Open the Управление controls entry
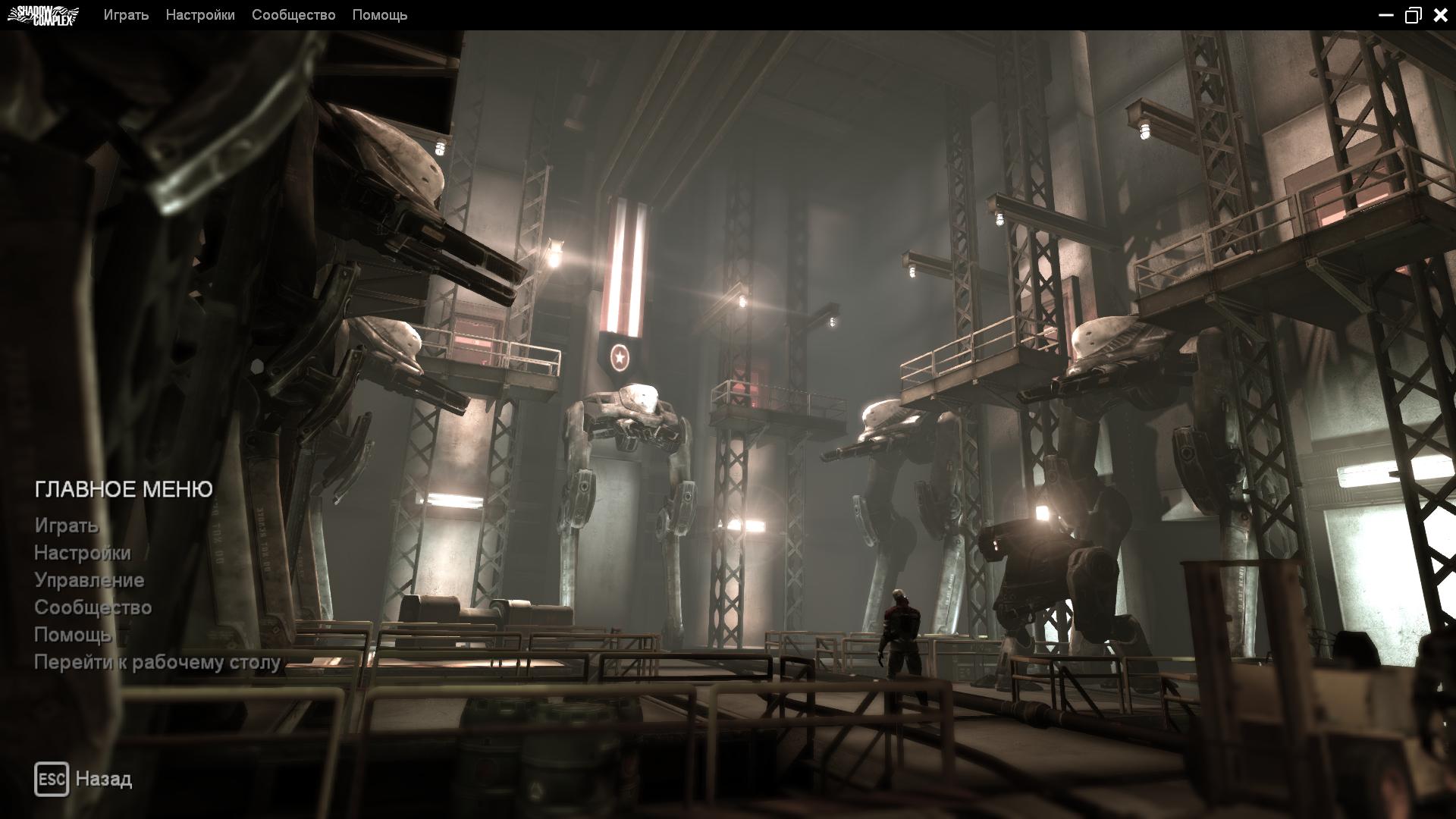 89,580
